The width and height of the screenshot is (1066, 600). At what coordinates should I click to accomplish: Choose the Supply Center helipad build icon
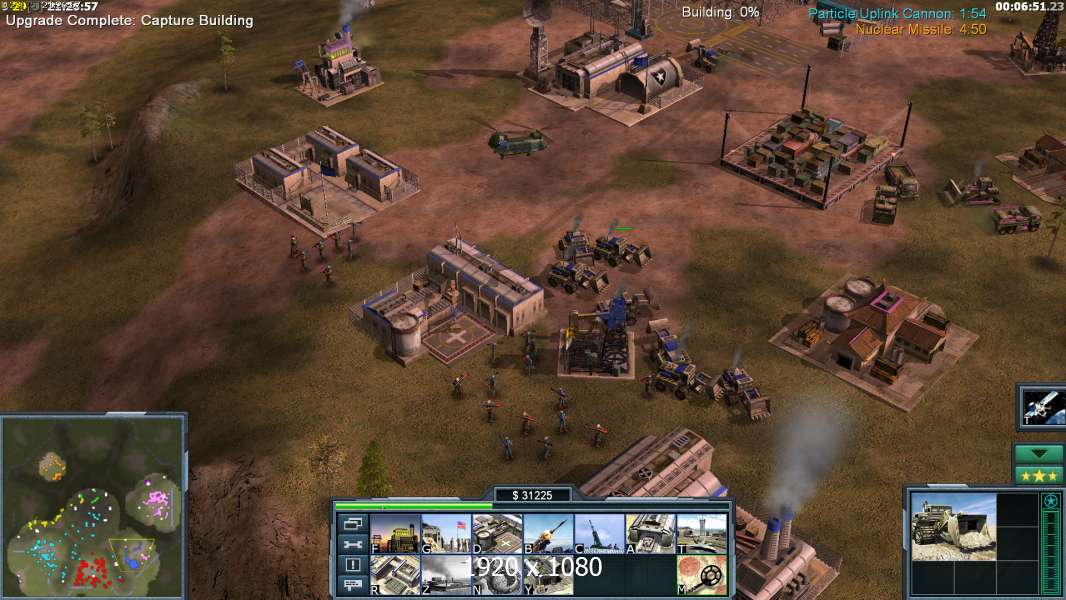(497, 534)
